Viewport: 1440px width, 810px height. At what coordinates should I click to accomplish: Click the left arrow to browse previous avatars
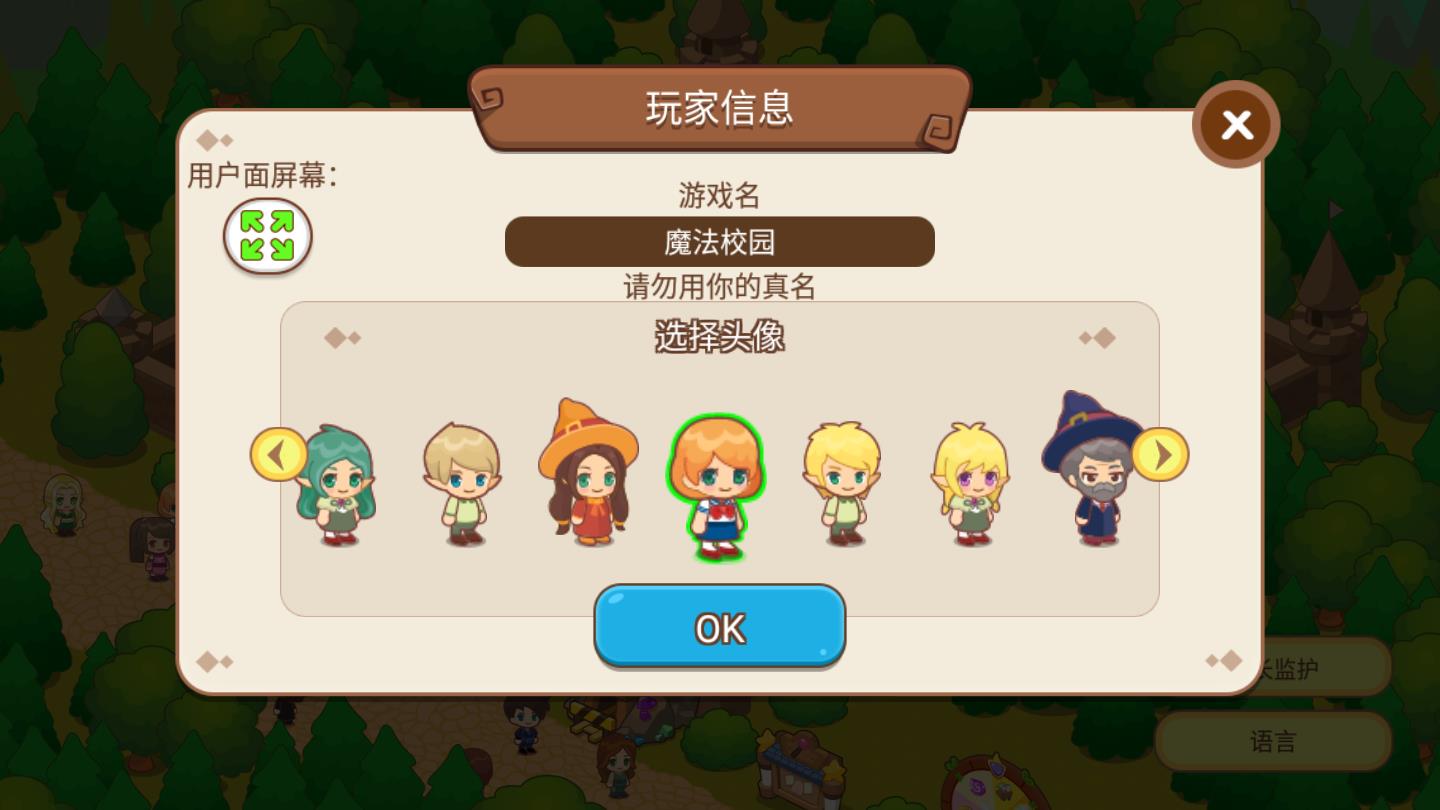(x=278, y=455)
